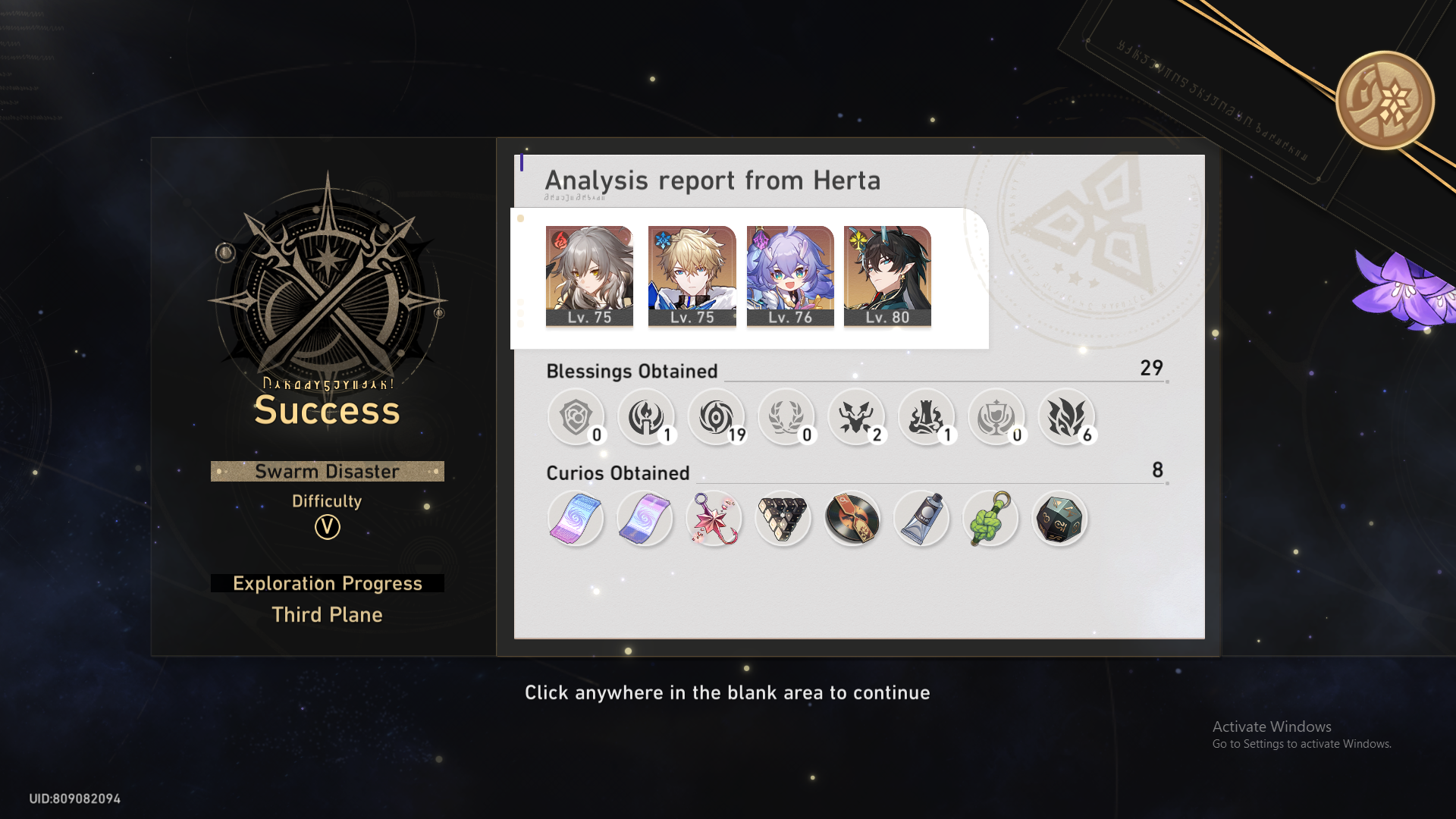This screenshot has height=819, width=1456.
Task: Click the dark icosahedron die curio
Action: click(1059, 518)
